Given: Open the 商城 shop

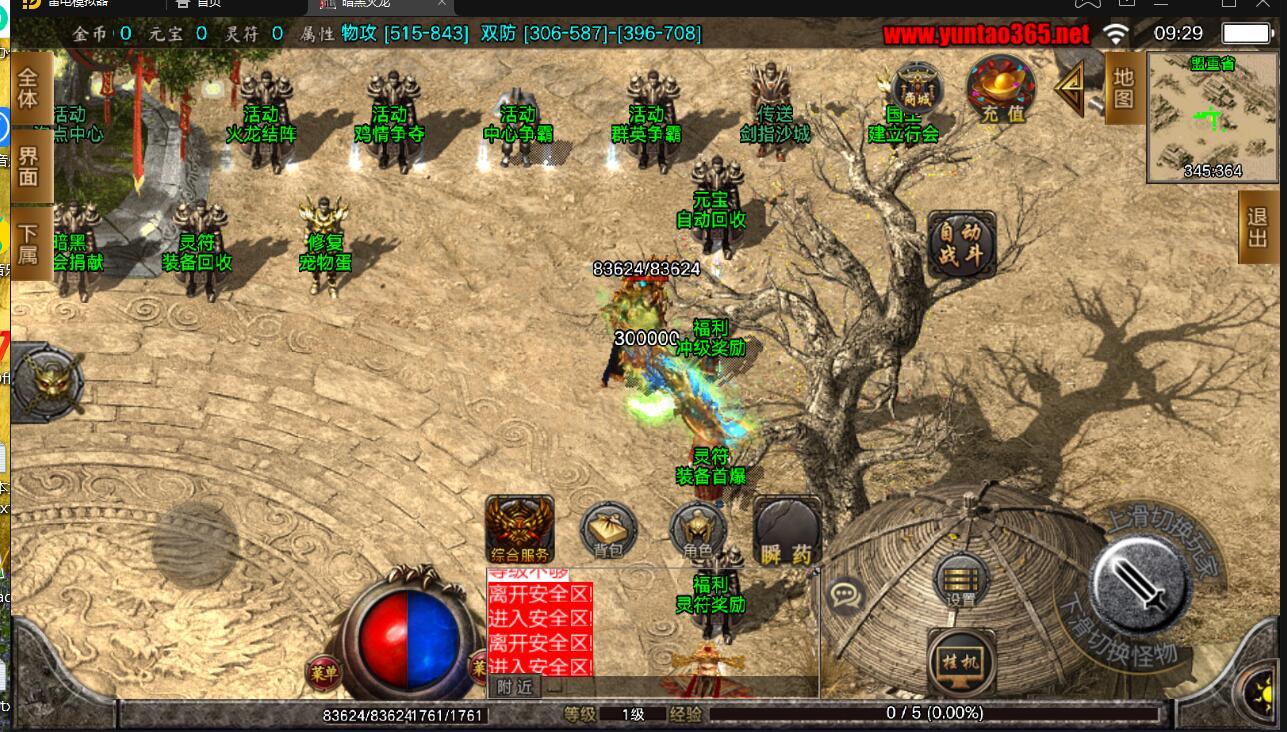Looking at the screenshot, I should tap(915, 84).
